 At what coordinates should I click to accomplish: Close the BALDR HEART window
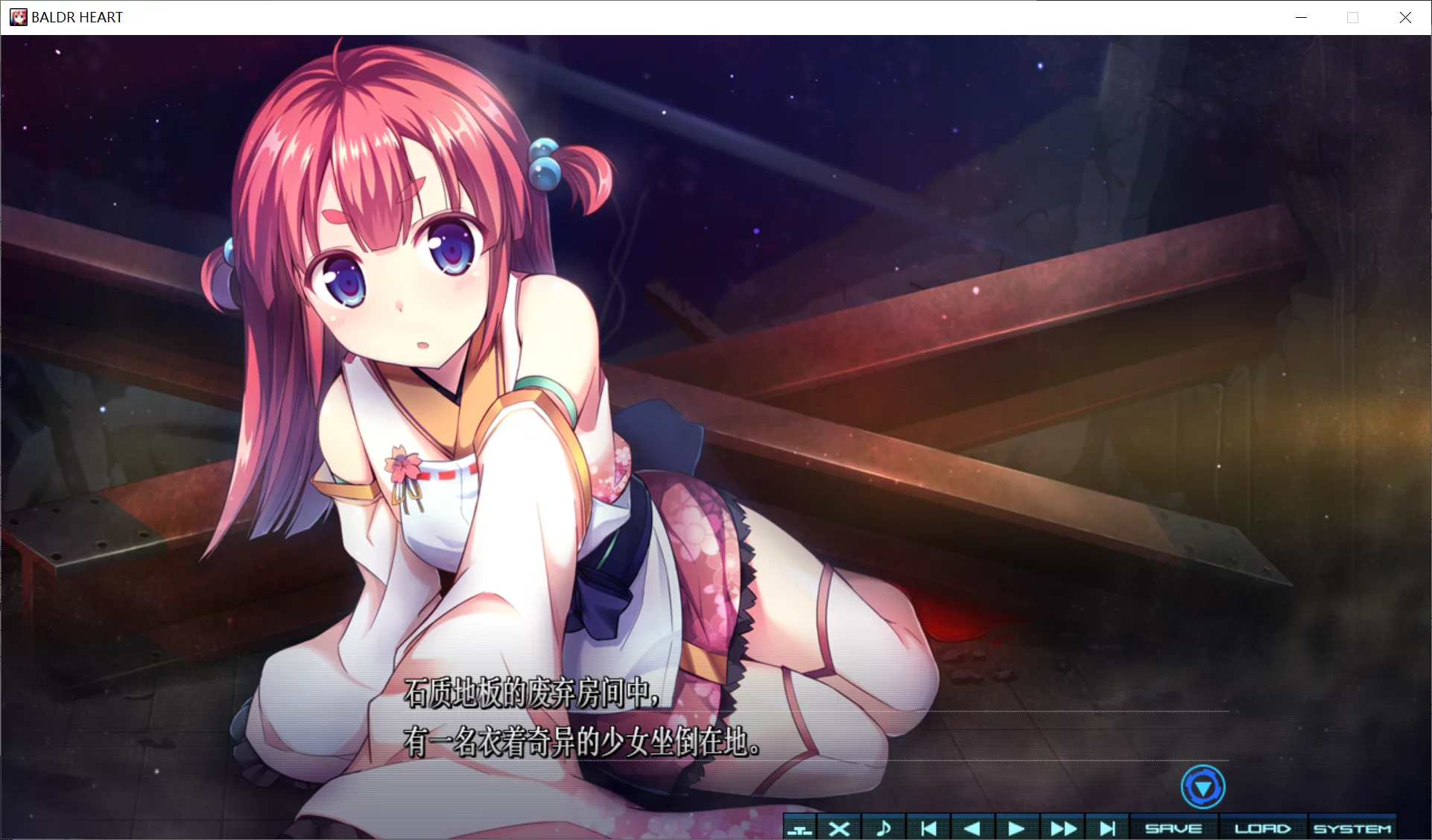(x=1406, y=16)
